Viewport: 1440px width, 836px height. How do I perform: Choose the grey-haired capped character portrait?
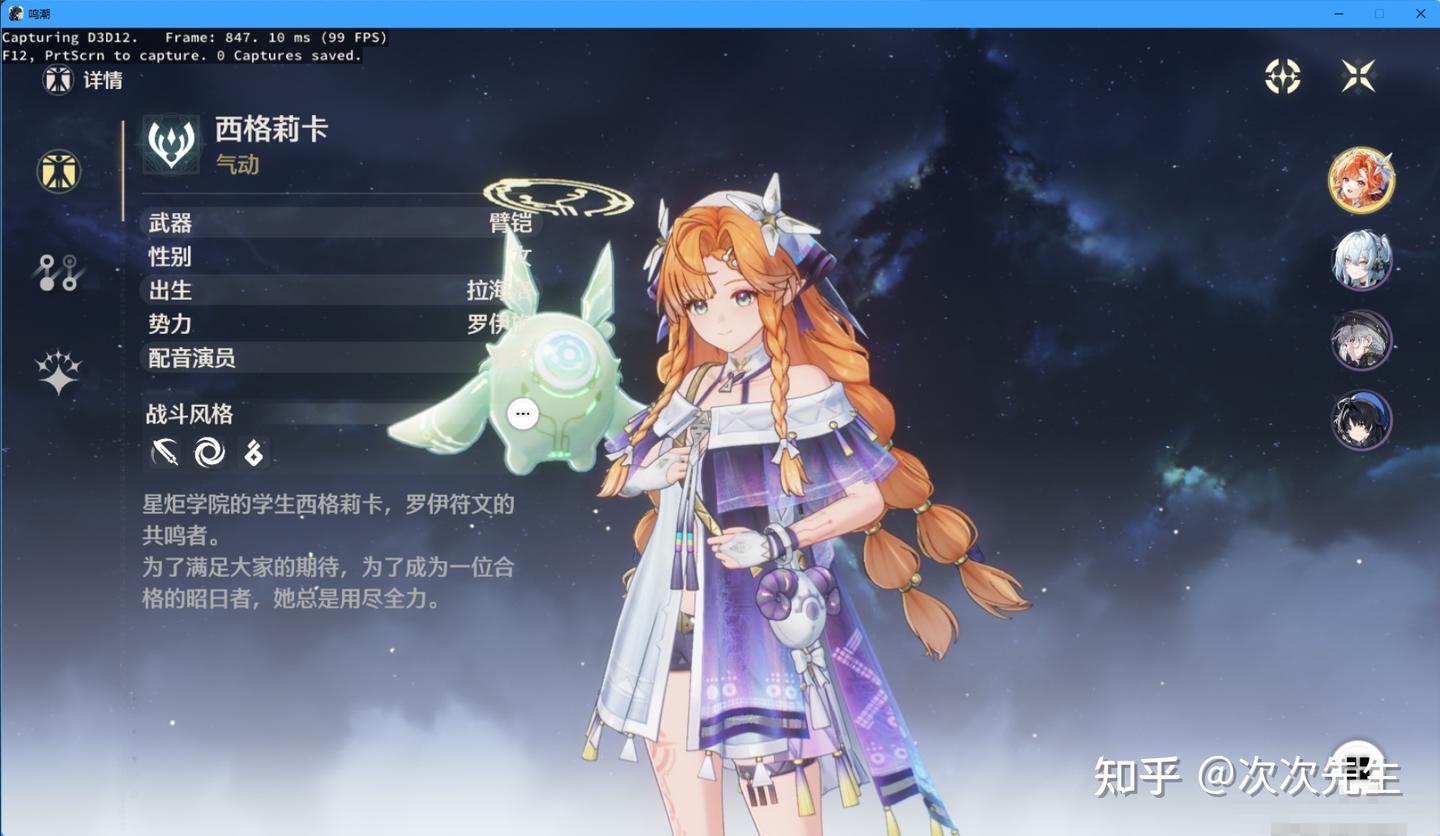pos(1361,340)
